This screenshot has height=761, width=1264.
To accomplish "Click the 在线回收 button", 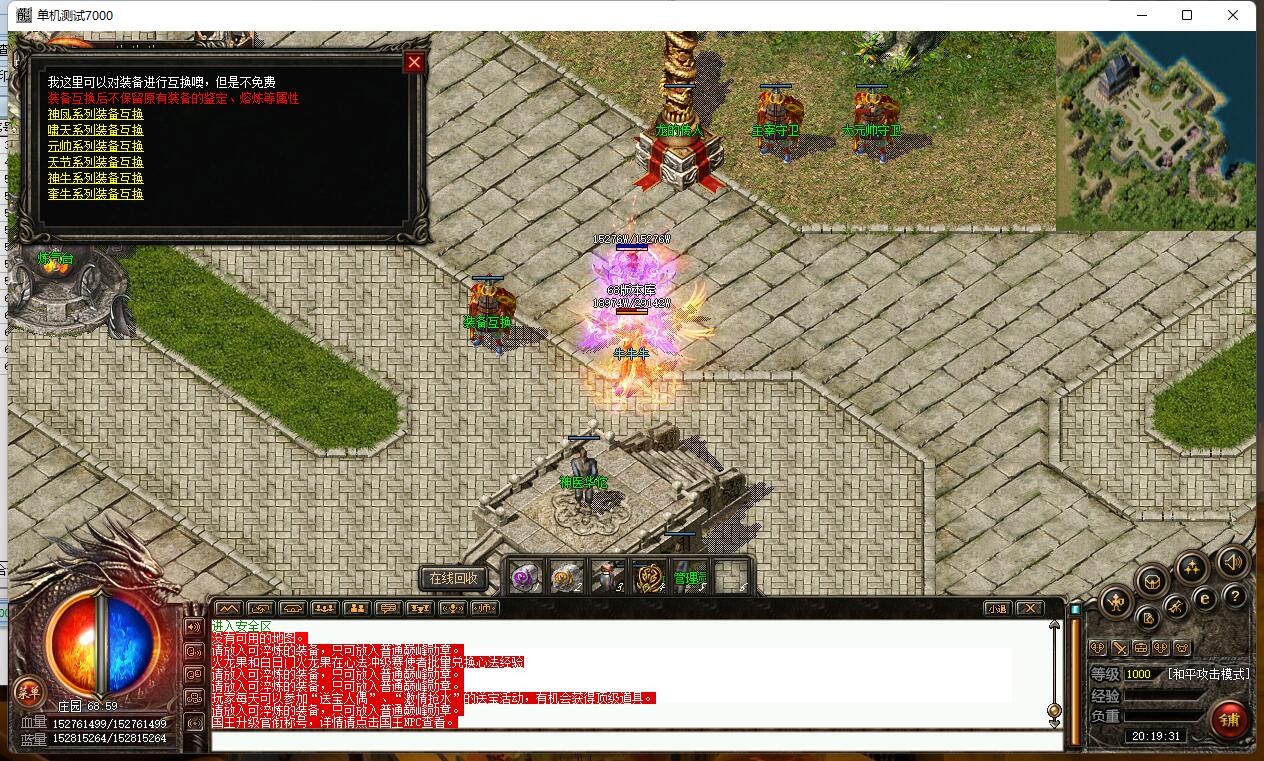I will (x=454, y=578).
